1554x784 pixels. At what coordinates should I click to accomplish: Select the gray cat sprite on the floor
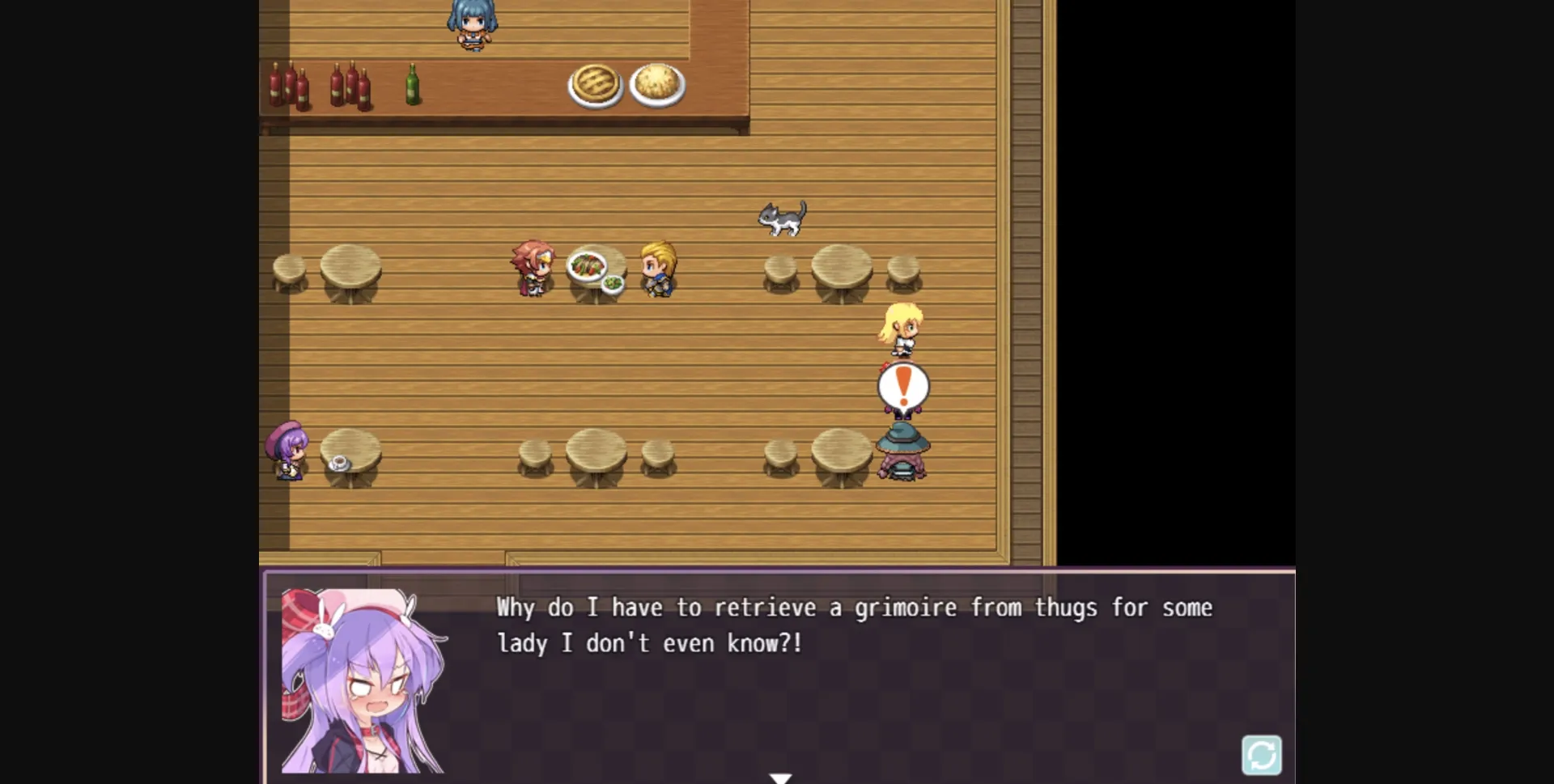(x=783, y=220)
